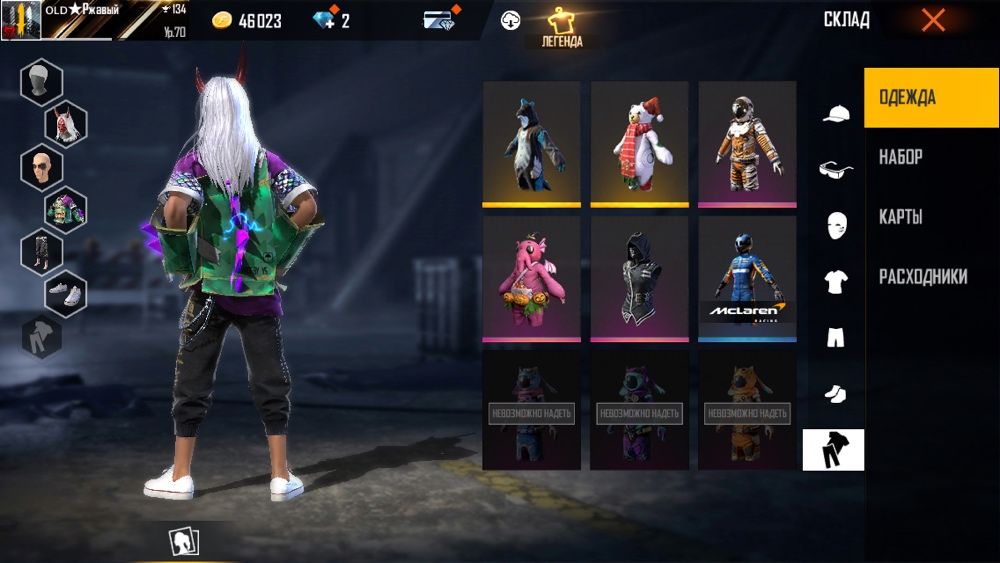
Task: Open the ЛЕГЕНДА outfit badge
Action: 569,29
